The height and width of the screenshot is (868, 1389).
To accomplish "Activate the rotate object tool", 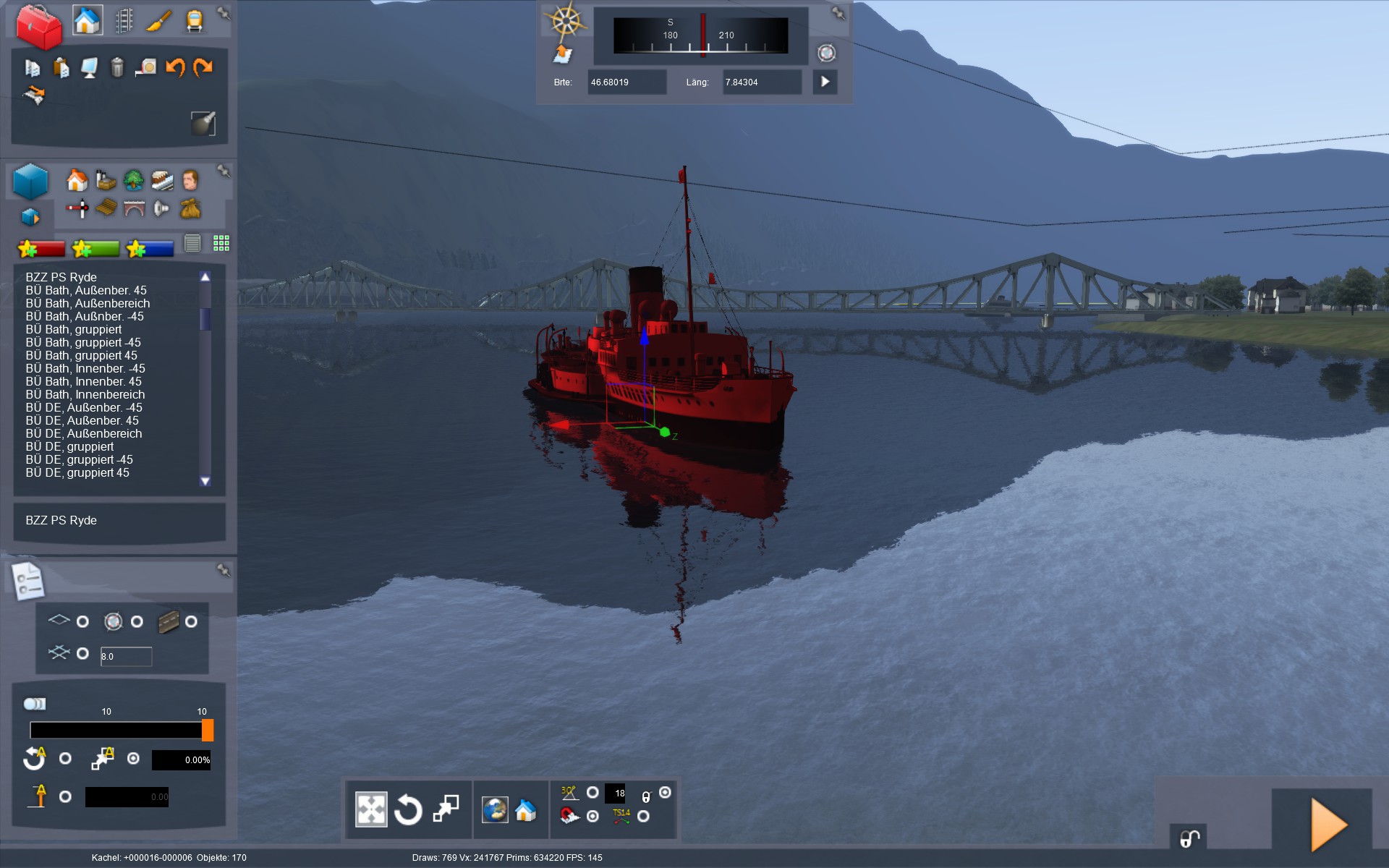I will 408,809.
